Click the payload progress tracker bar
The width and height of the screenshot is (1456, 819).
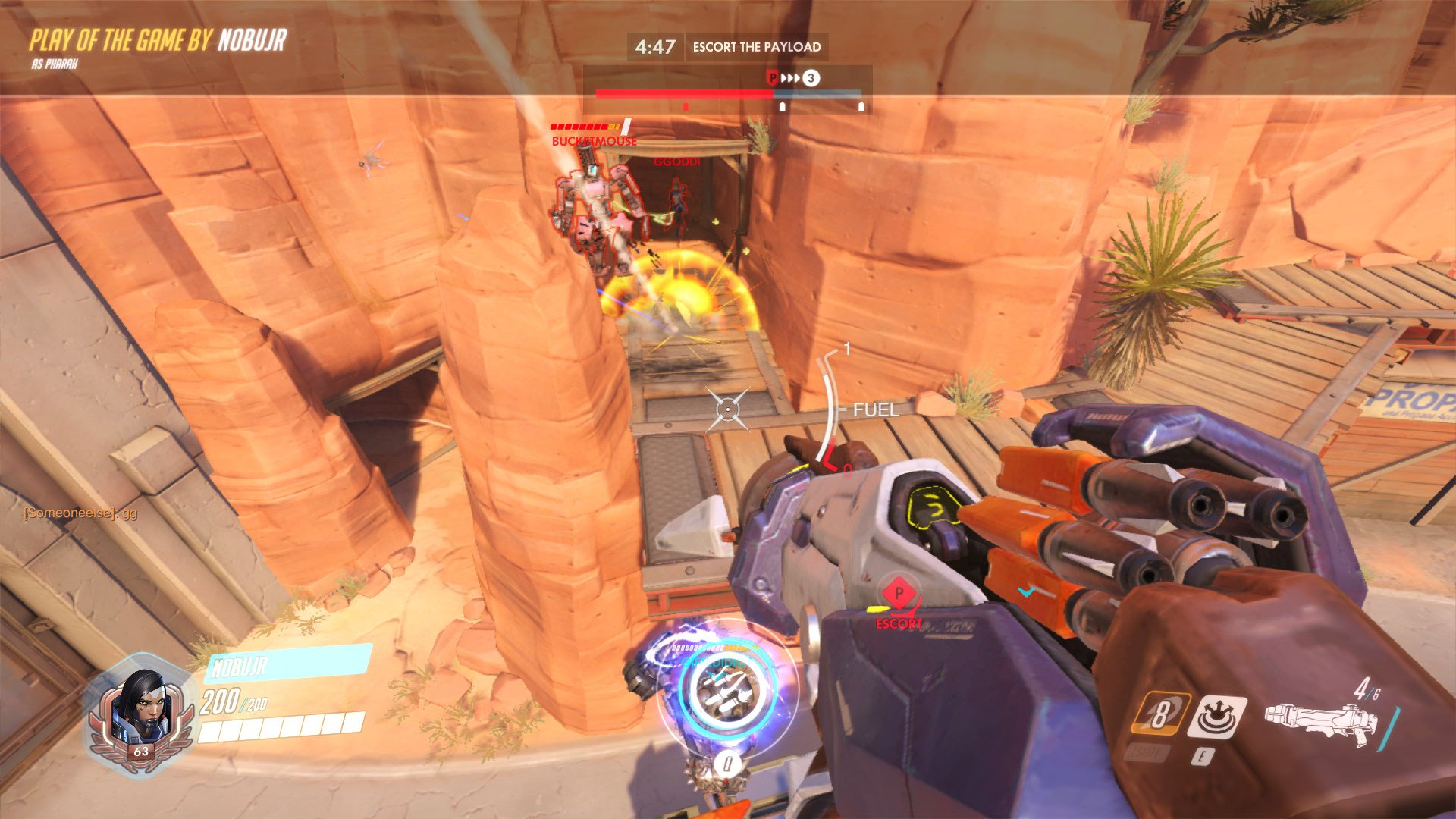(728, 94)
